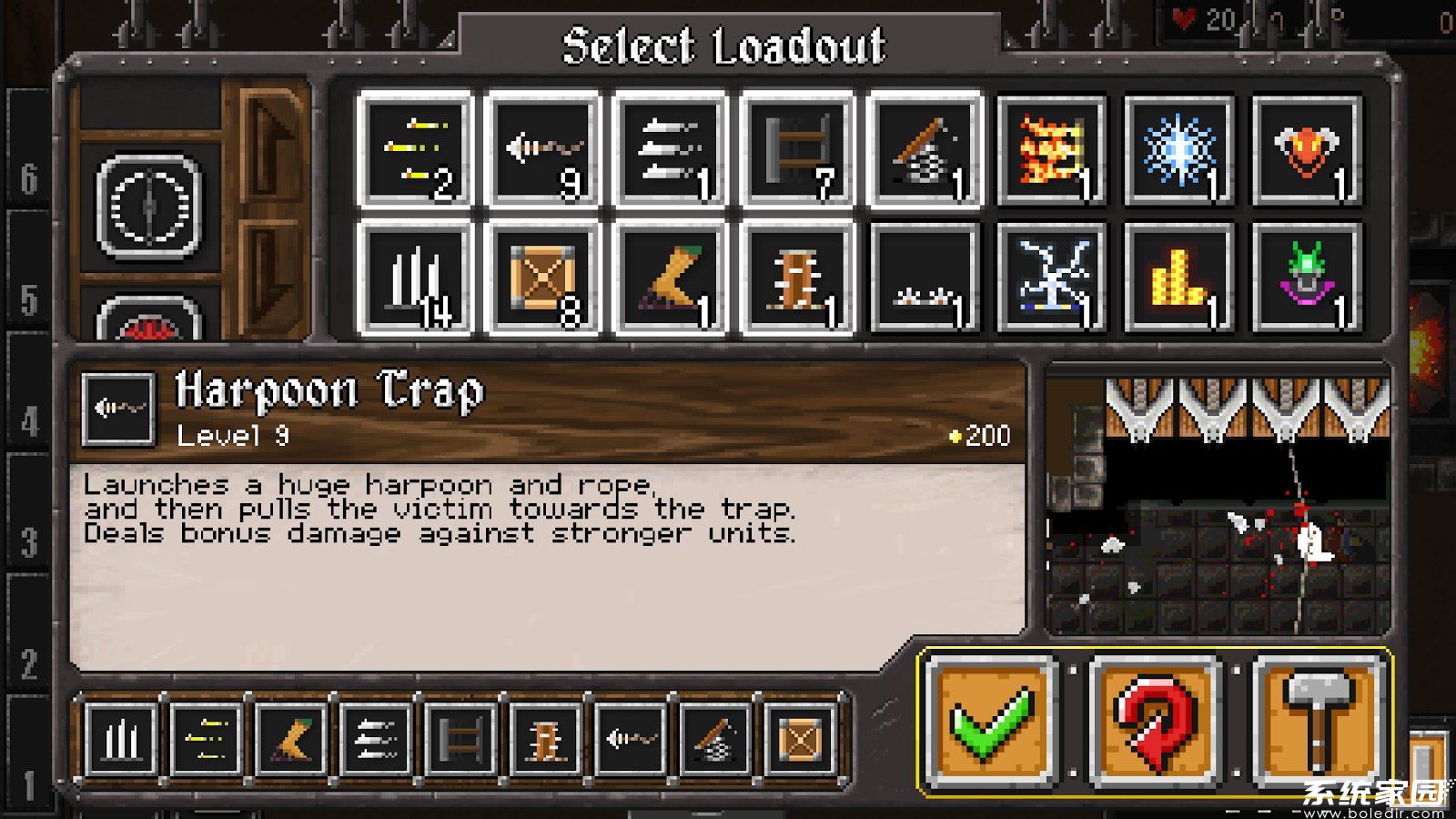
Task: Choose the gold coin stack item
Action: point(1180,278)
